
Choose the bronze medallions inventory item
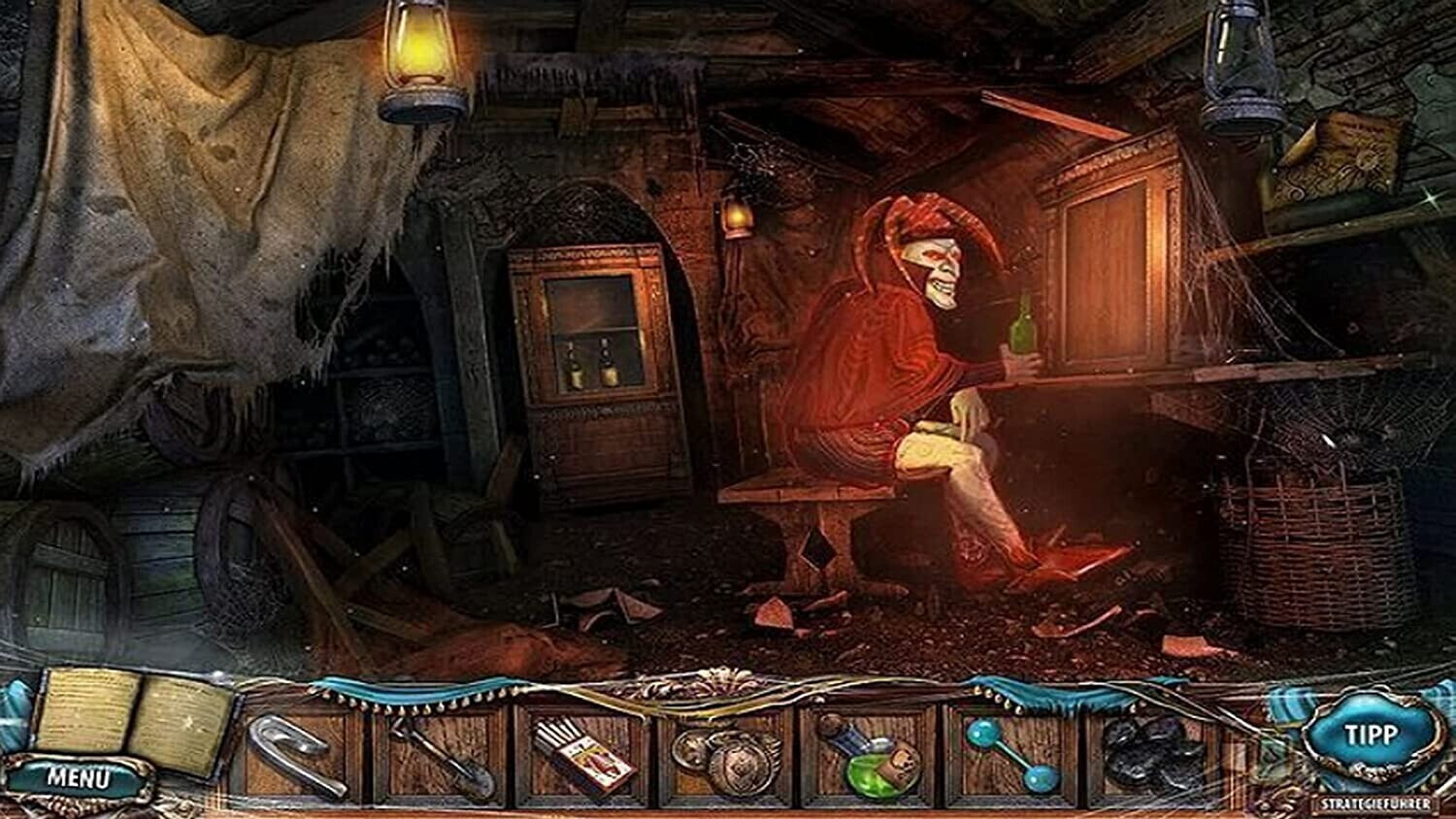728,759
